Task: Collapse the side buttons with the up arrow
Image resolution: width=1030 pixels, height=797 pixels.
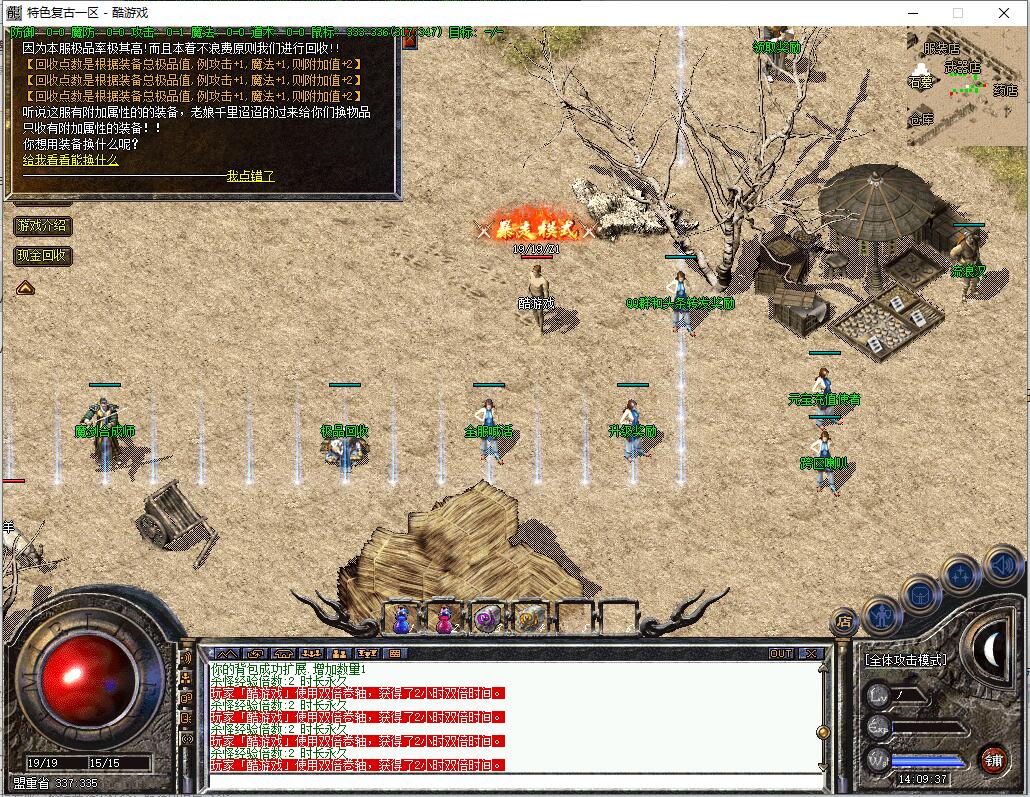Action: click(x=25, y=288)
